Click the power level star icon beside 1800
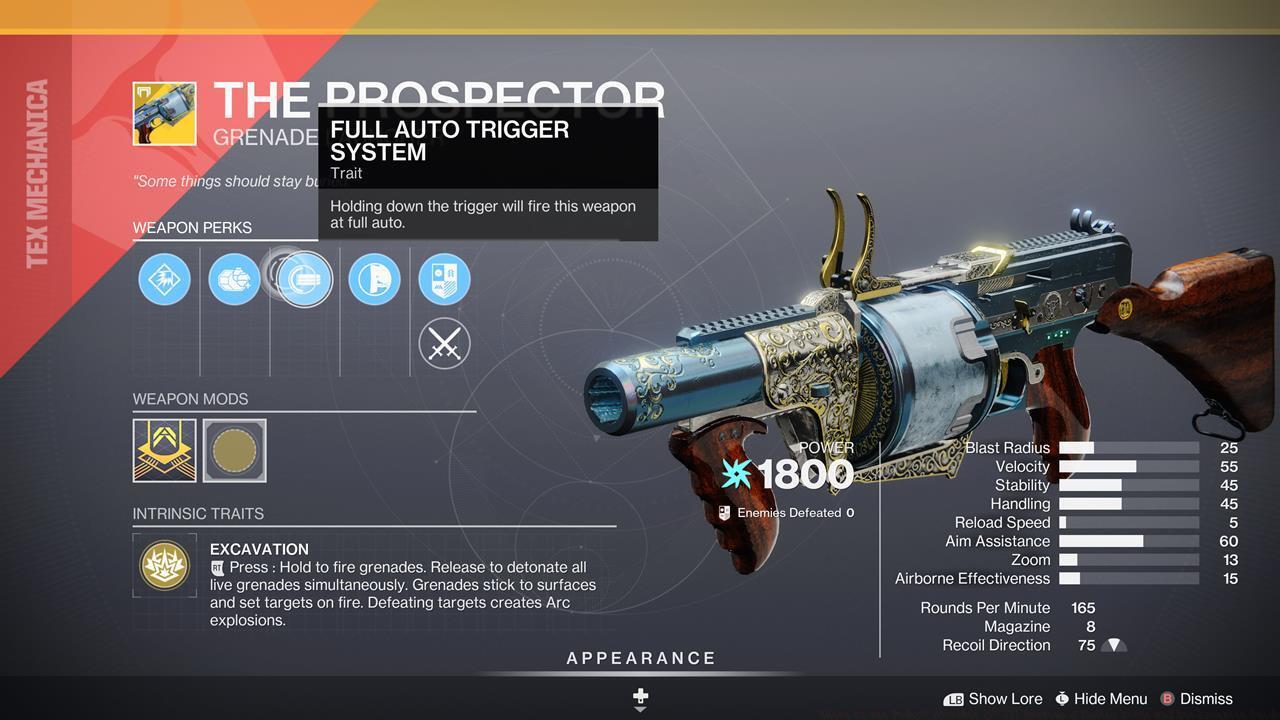1280x720 pixels. point(737,474)
